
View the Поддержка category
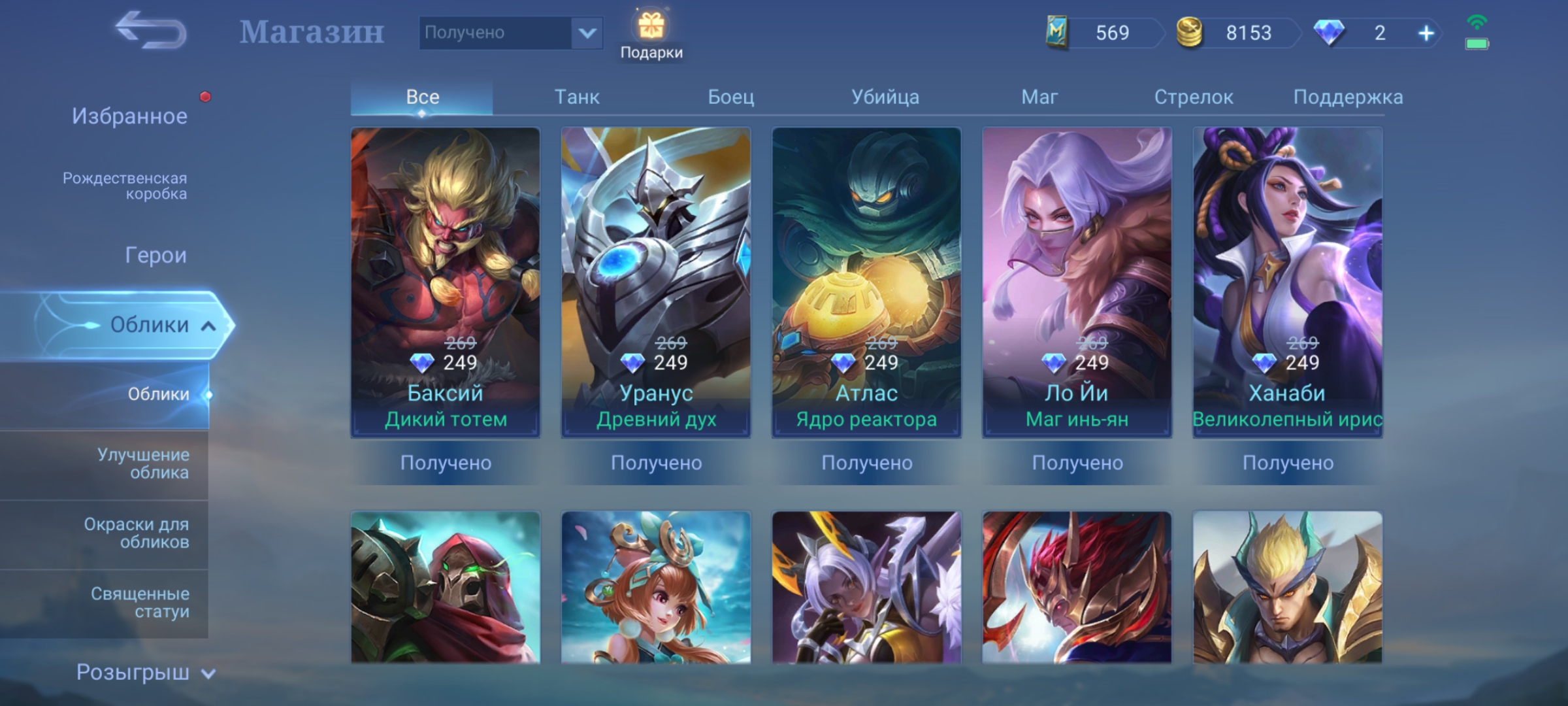coord(1347,97)
